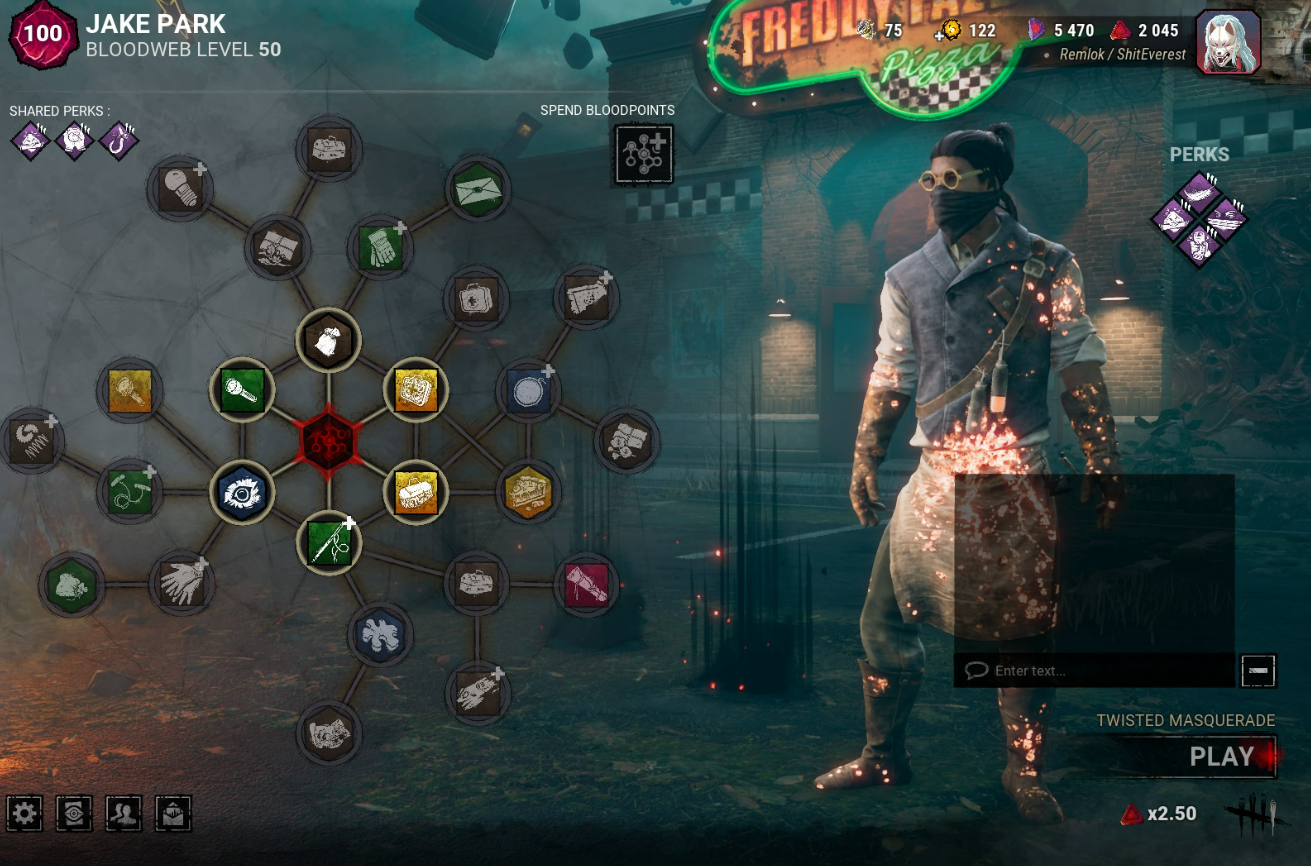Open the envelope inbox icon

point(173,814)
